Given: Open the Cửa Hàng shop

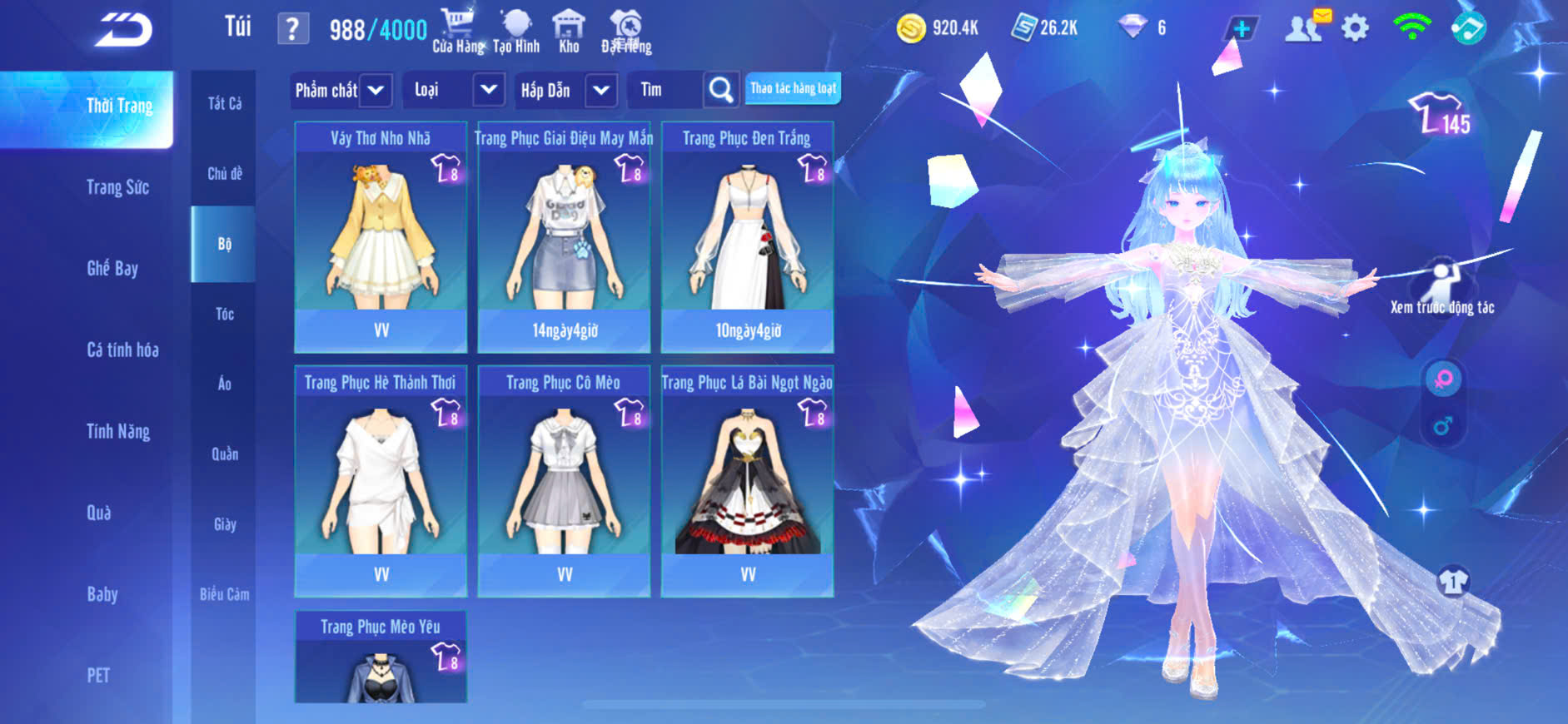Looking at the screenshot, I should point(458,30).
